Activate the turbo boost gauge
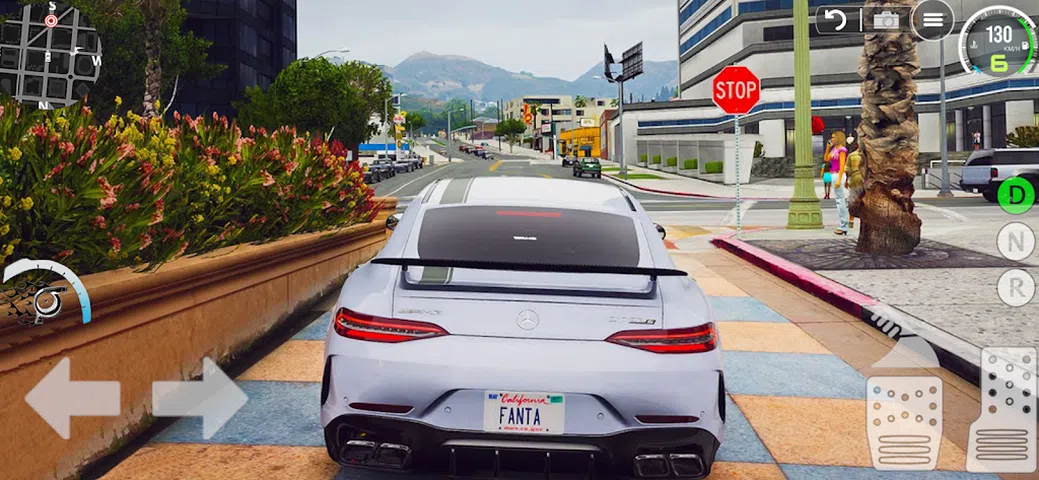Image resolution: width=1039 pixels, height=480 pixels. [x=45, y=294]
